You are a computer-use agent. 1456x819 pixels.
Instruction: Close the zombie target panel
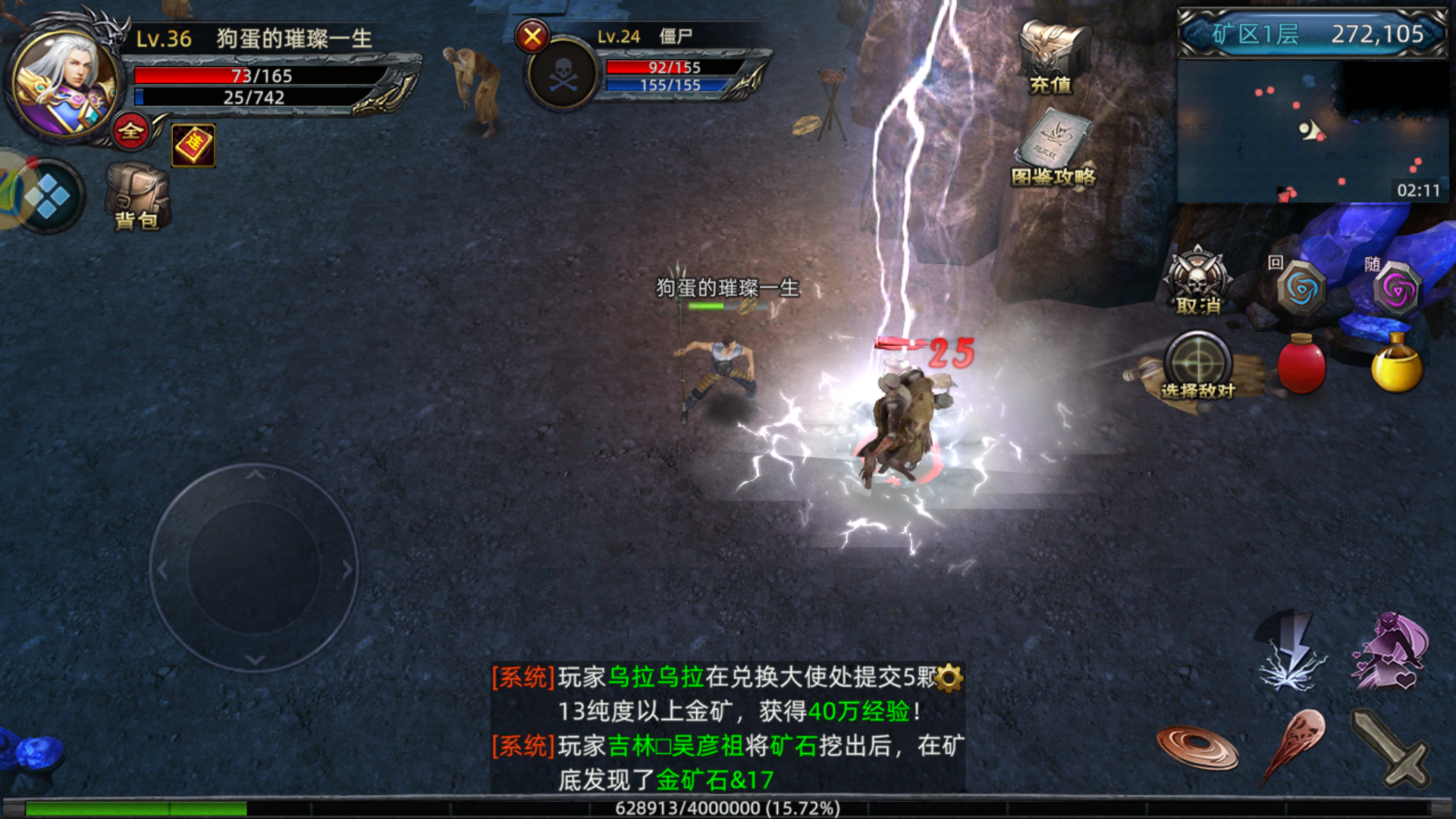(532, 36)
